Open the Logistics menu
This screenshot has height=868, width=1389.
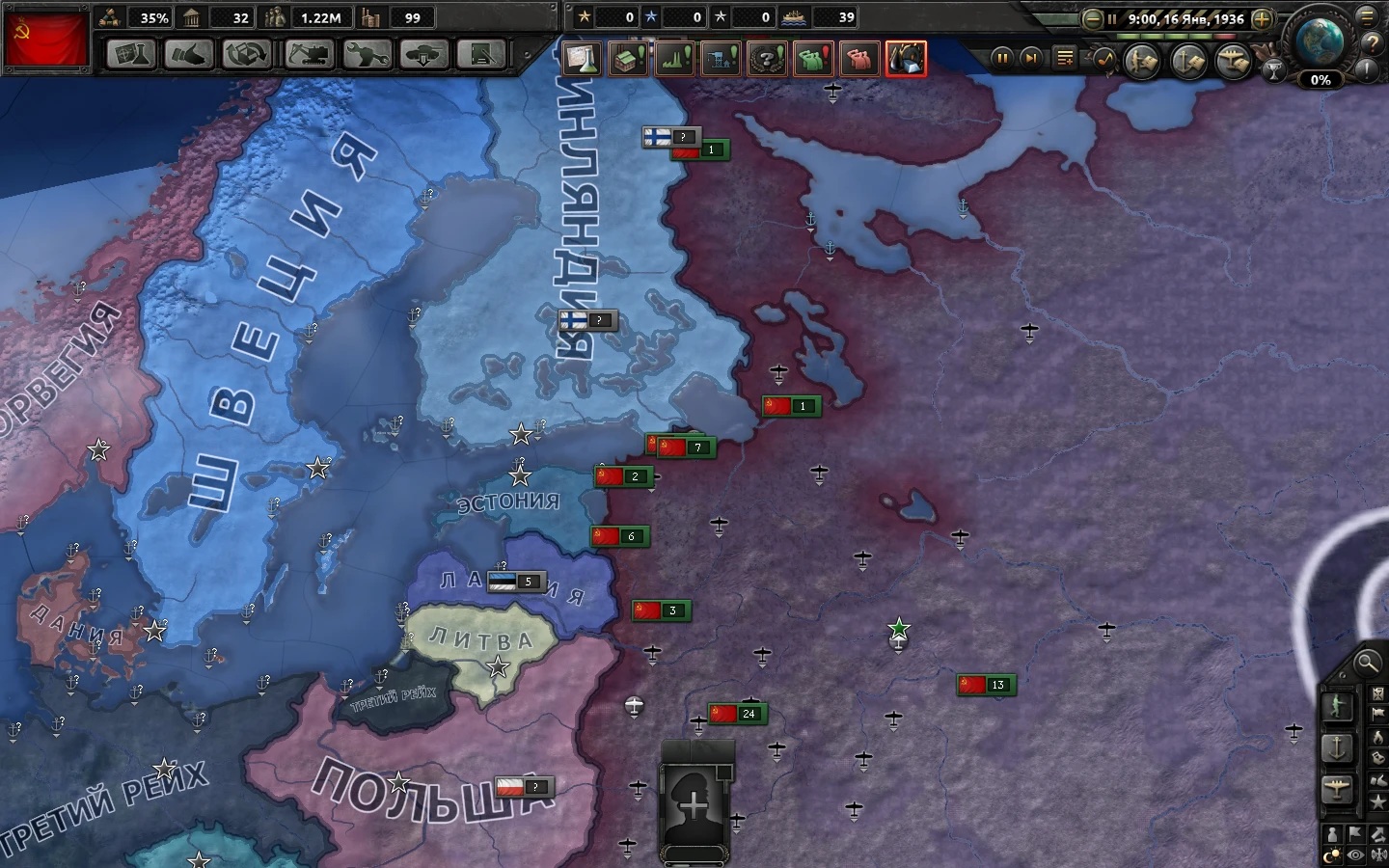[480, 55]
